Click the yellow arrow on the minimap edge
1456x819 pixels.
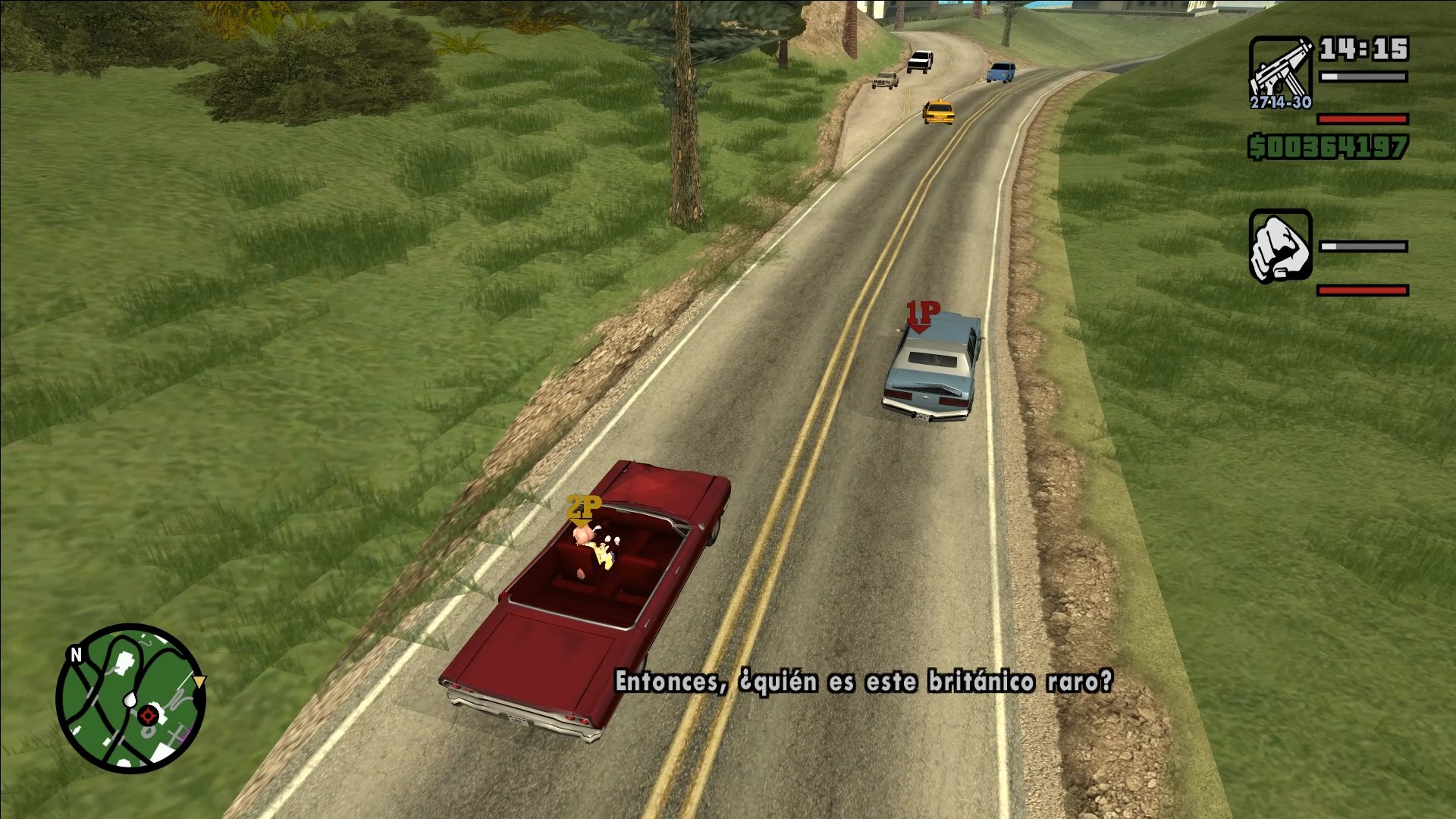point(199,682)
